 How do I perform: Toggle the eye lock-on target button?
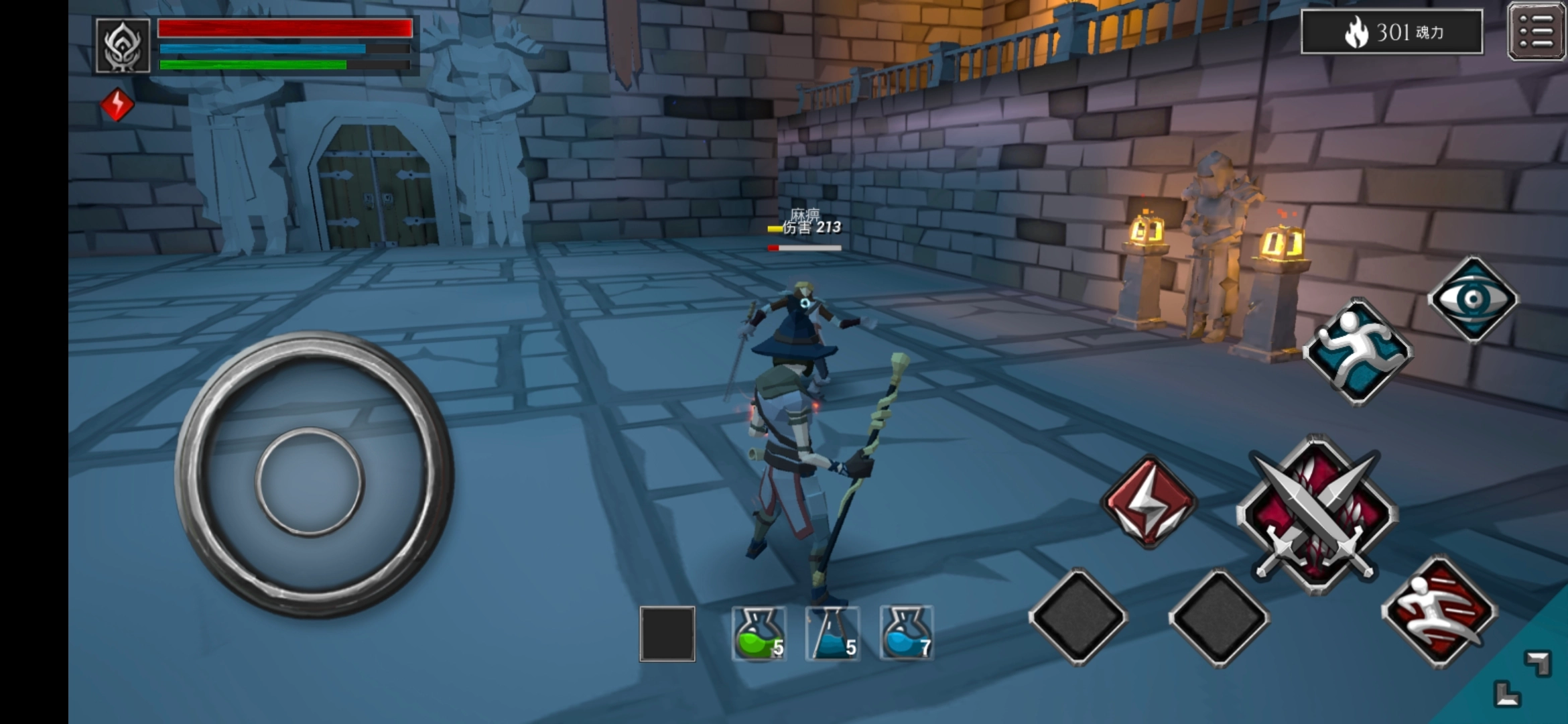point(1473,299)
